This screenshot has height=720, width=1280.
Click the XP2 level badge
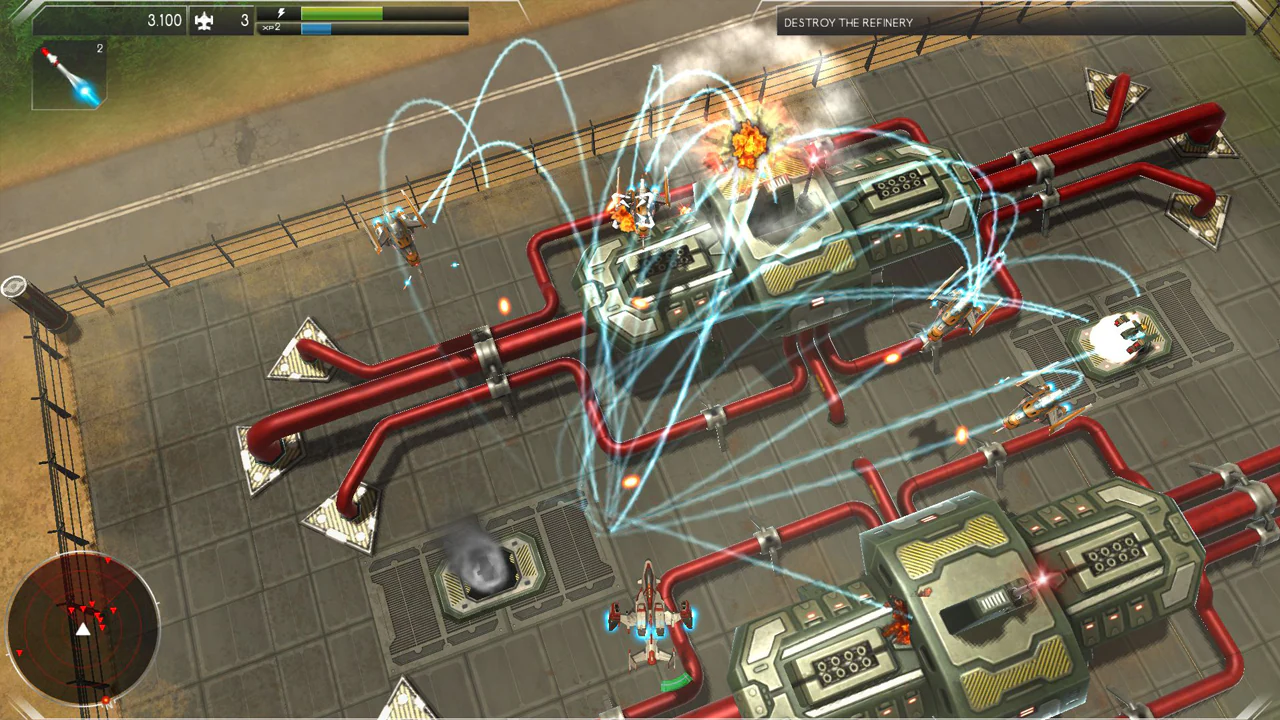(x=272, y=27)
